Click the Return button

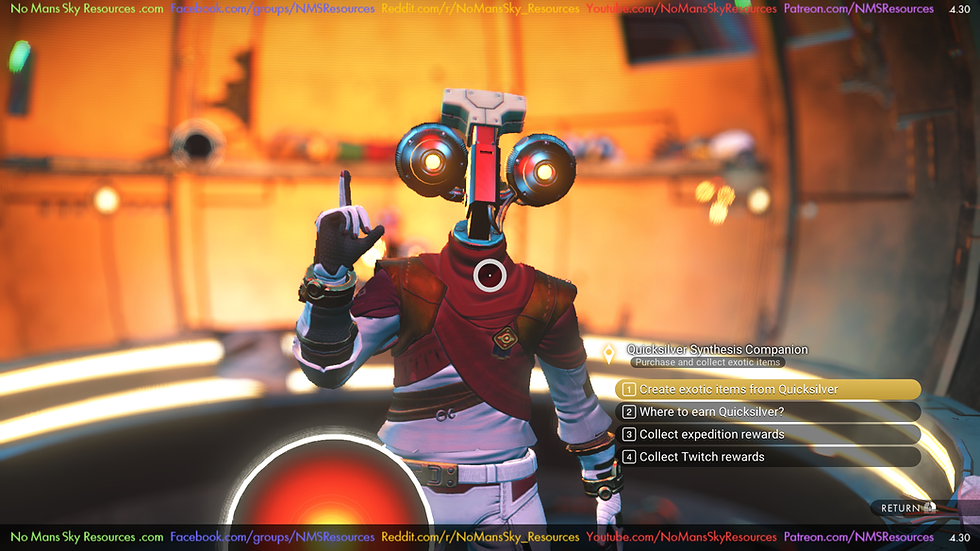pyautogui.click(x=907, y=508)
